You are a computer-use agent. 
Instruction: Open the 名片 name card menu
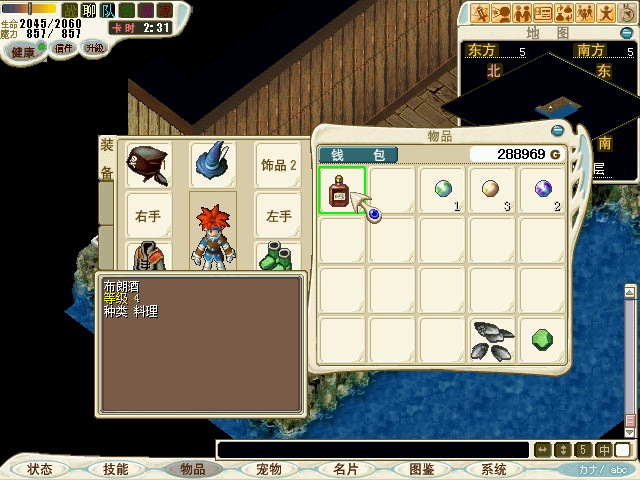345,469
